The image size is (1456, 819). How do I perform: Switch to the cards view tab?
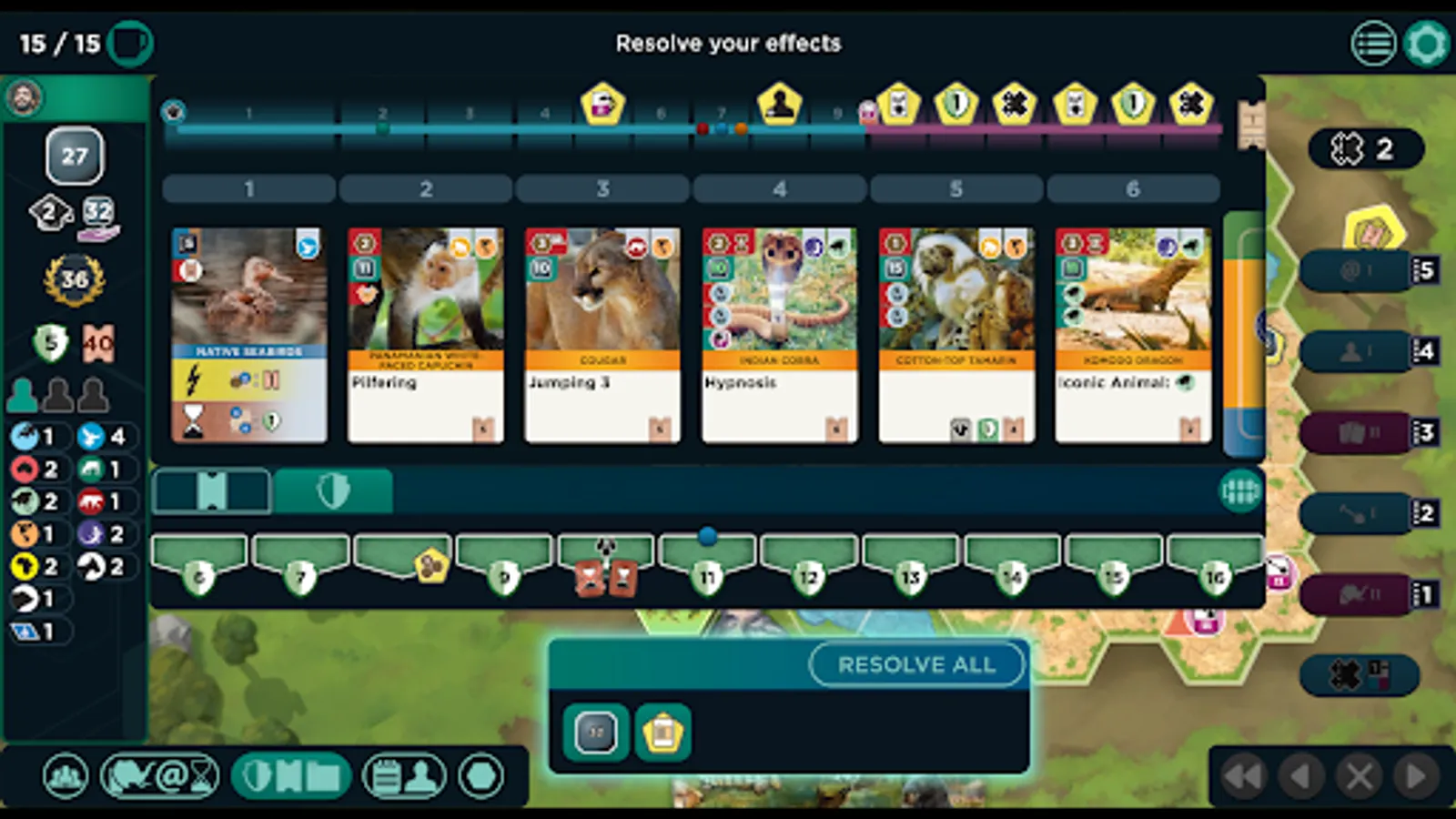pyautogui.click(x=210, y=490)
